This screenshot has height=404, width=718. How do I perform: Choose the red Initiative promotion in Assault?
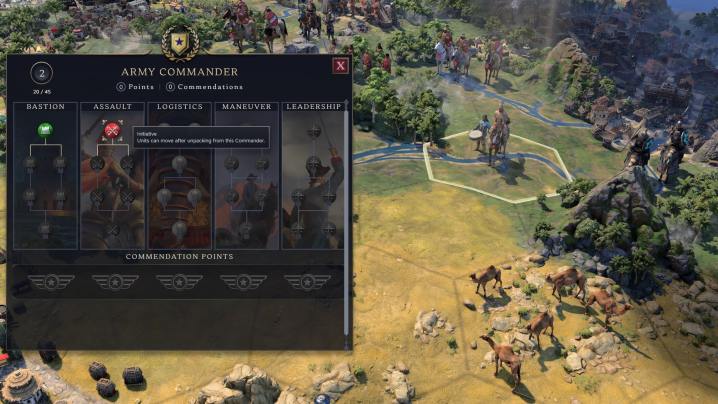coord(112,130)
